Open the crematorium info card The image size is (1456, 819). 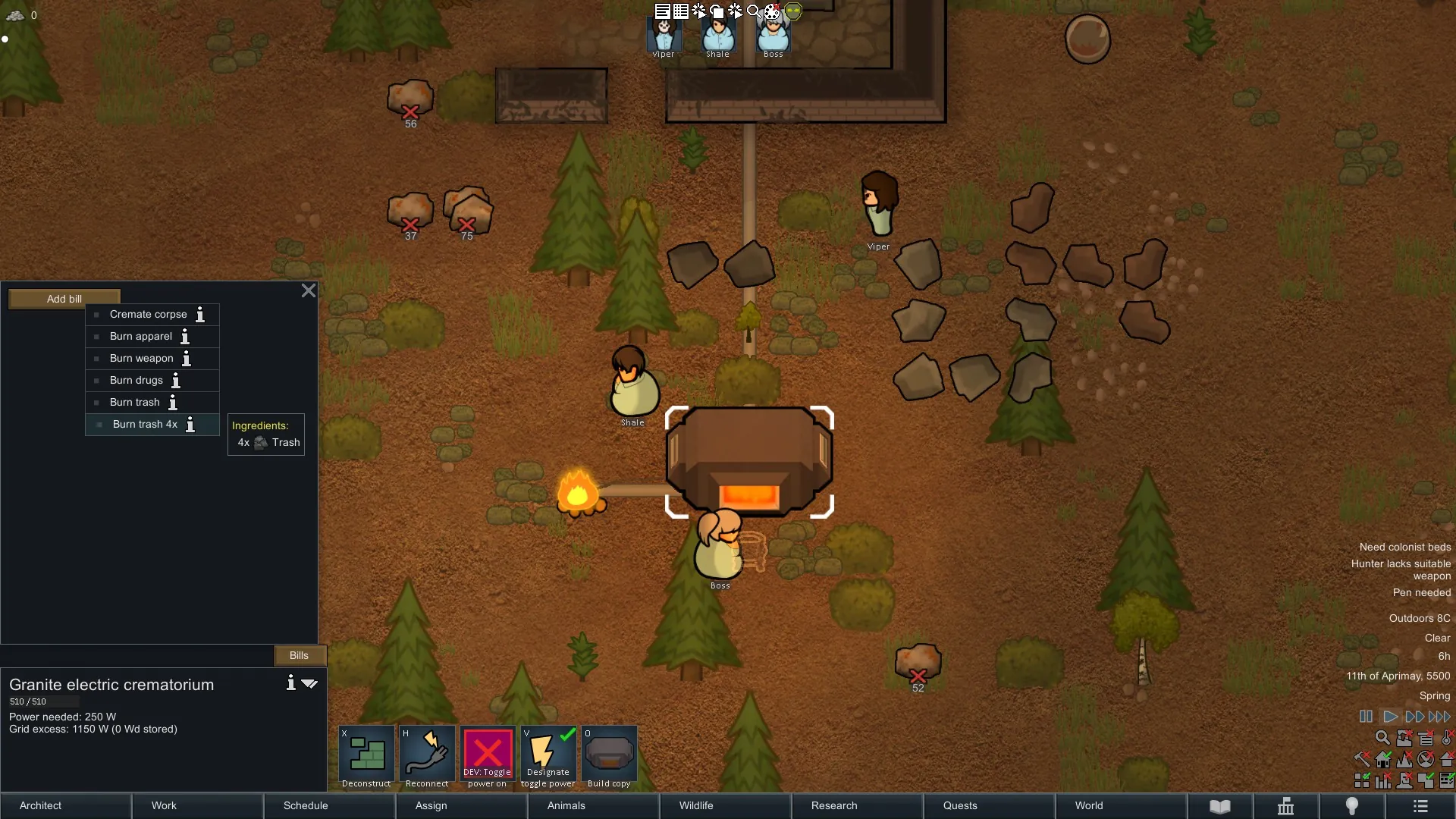tap(290, 683)
